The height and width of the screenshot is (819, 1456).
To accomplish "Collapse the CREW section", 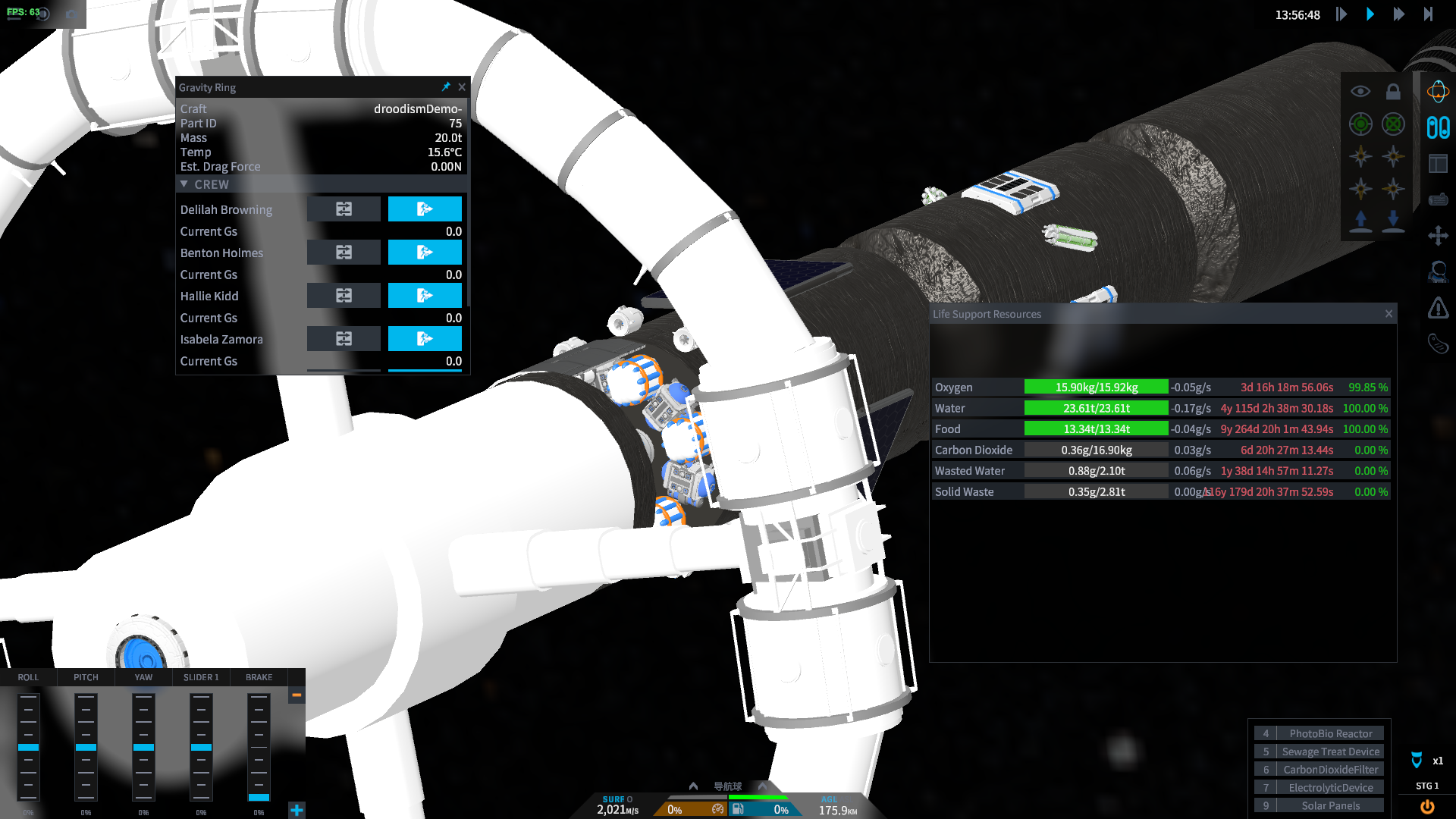I will (184, 184).
